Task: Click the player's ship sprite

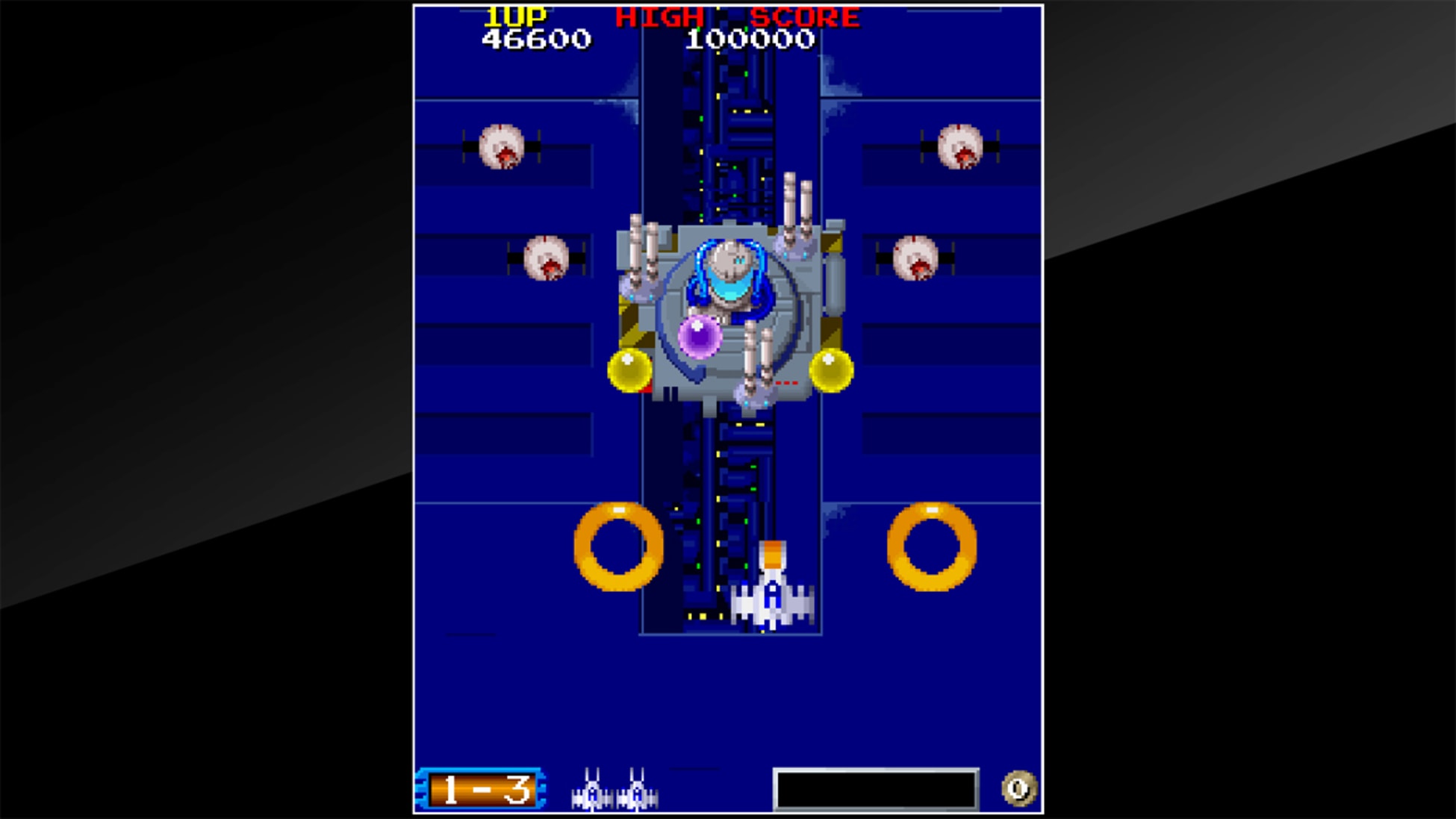Action: point(773,597)
